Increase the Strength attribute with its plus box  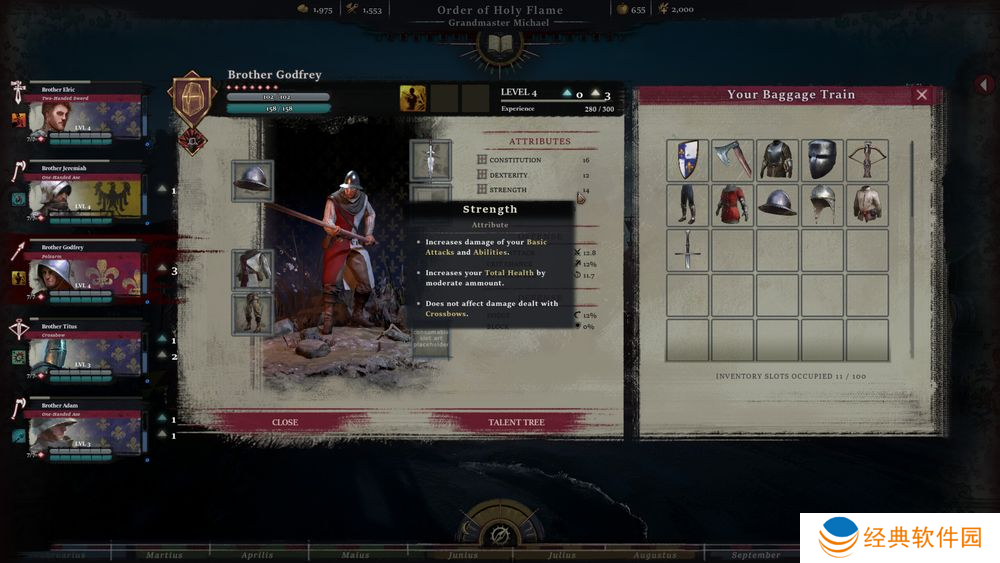click(x=482, y=190)
